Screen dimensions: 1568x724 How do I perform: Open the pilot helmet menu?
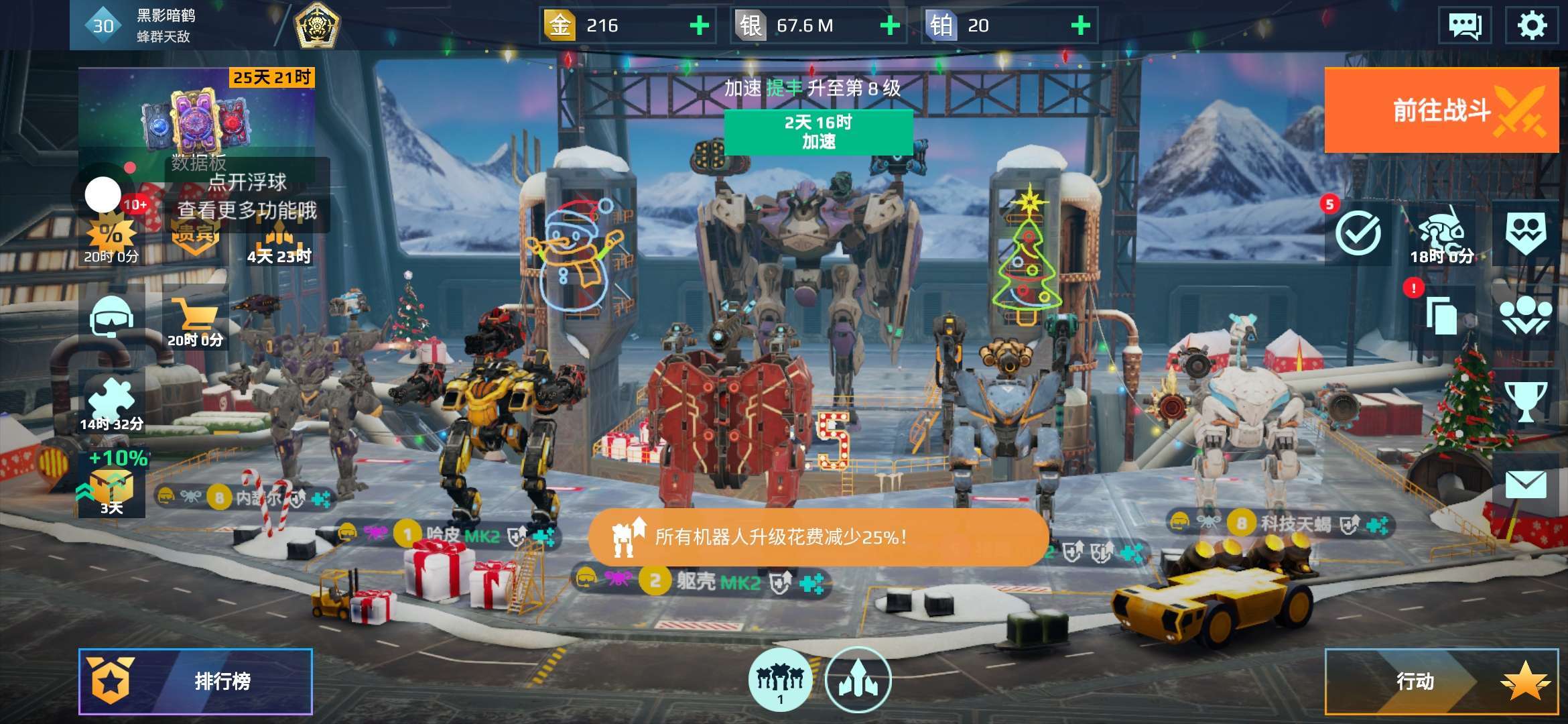click(x=111, y=317)
